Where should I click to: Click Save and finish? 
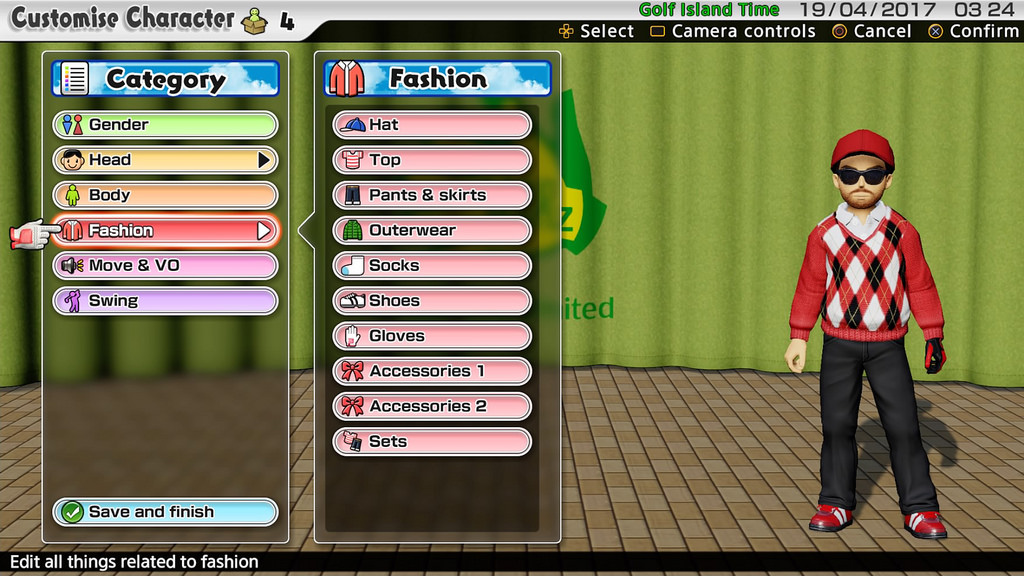click(165, 512)
